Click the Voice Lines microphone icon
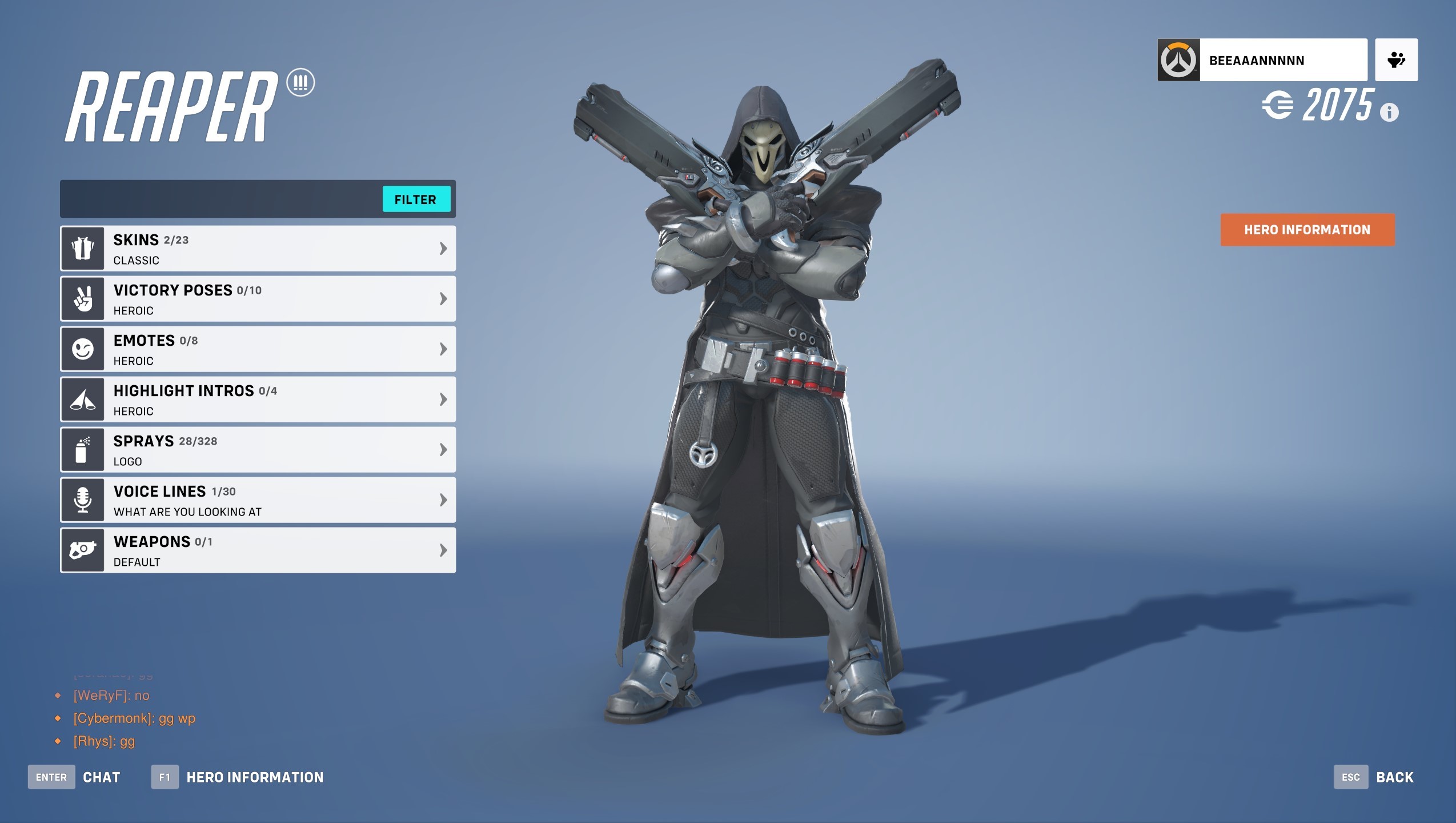The image size is (1456, 823). click(83, 500)
